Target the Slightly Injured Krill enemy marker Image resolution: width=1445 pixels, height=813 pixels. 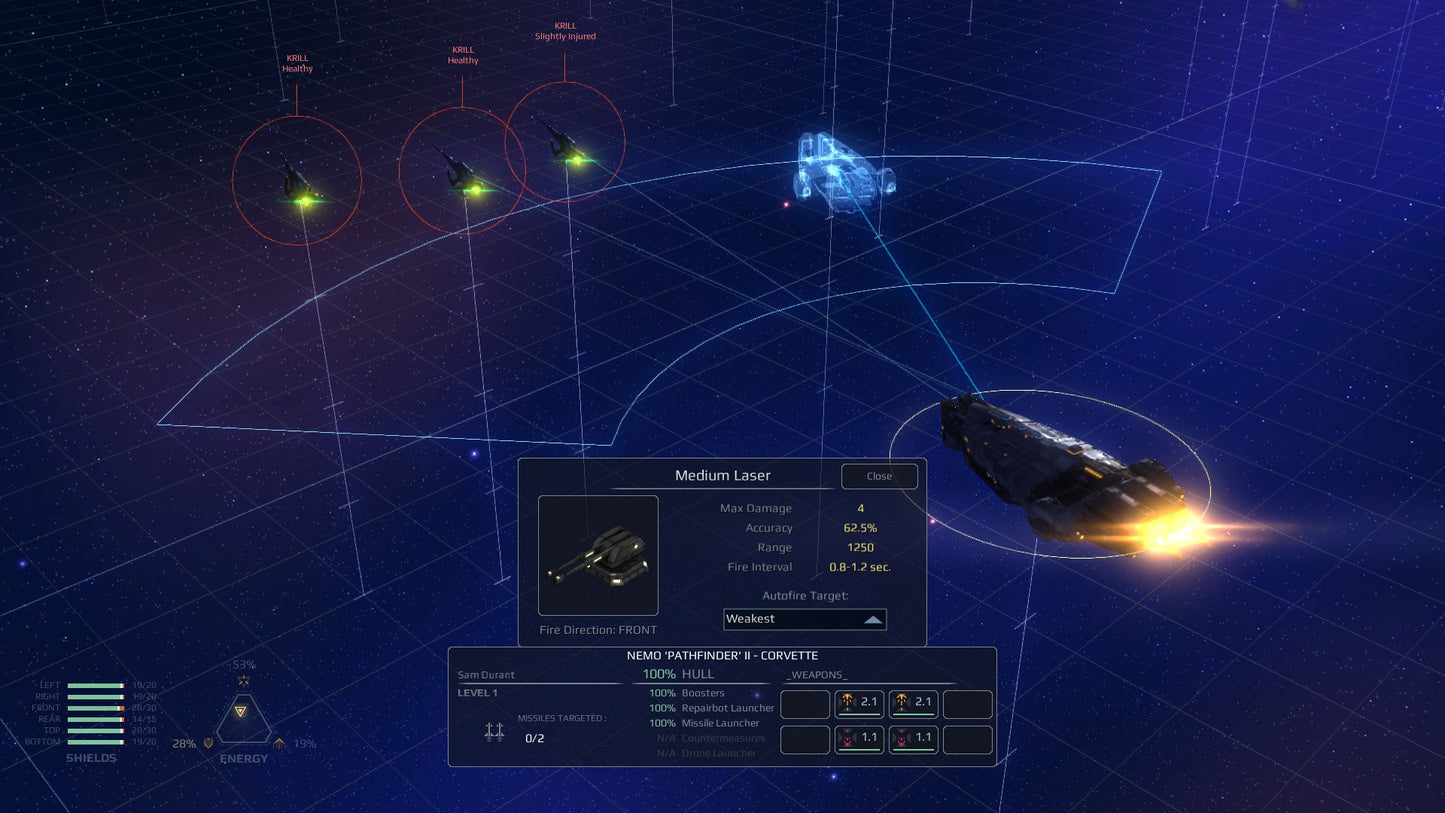[565, 142]
